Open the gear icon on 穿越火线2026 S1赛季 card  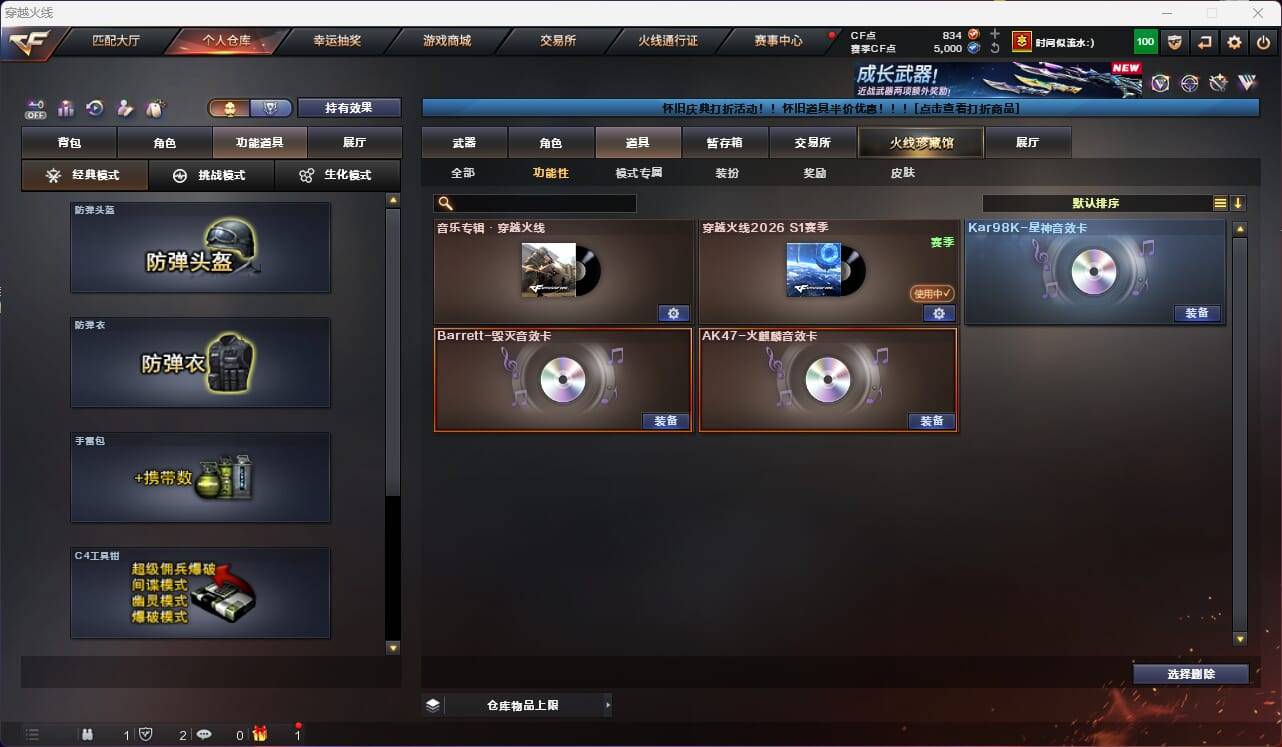[938, 313]
